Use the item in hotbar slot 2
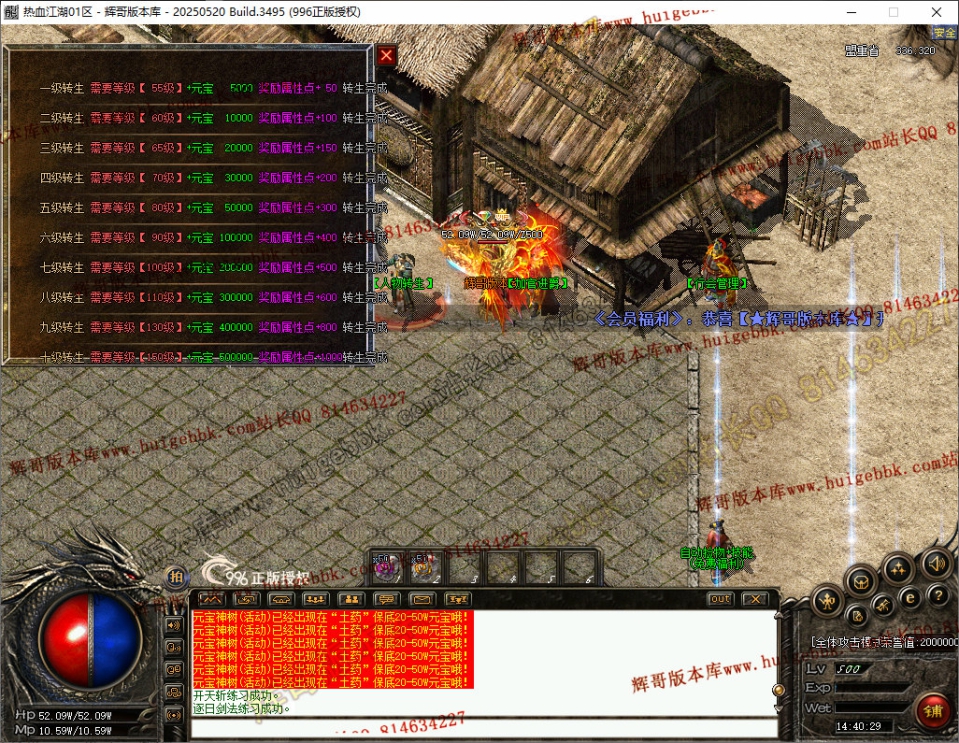The height and width of the screenshot is (743, 959). (x=421, y=568)
